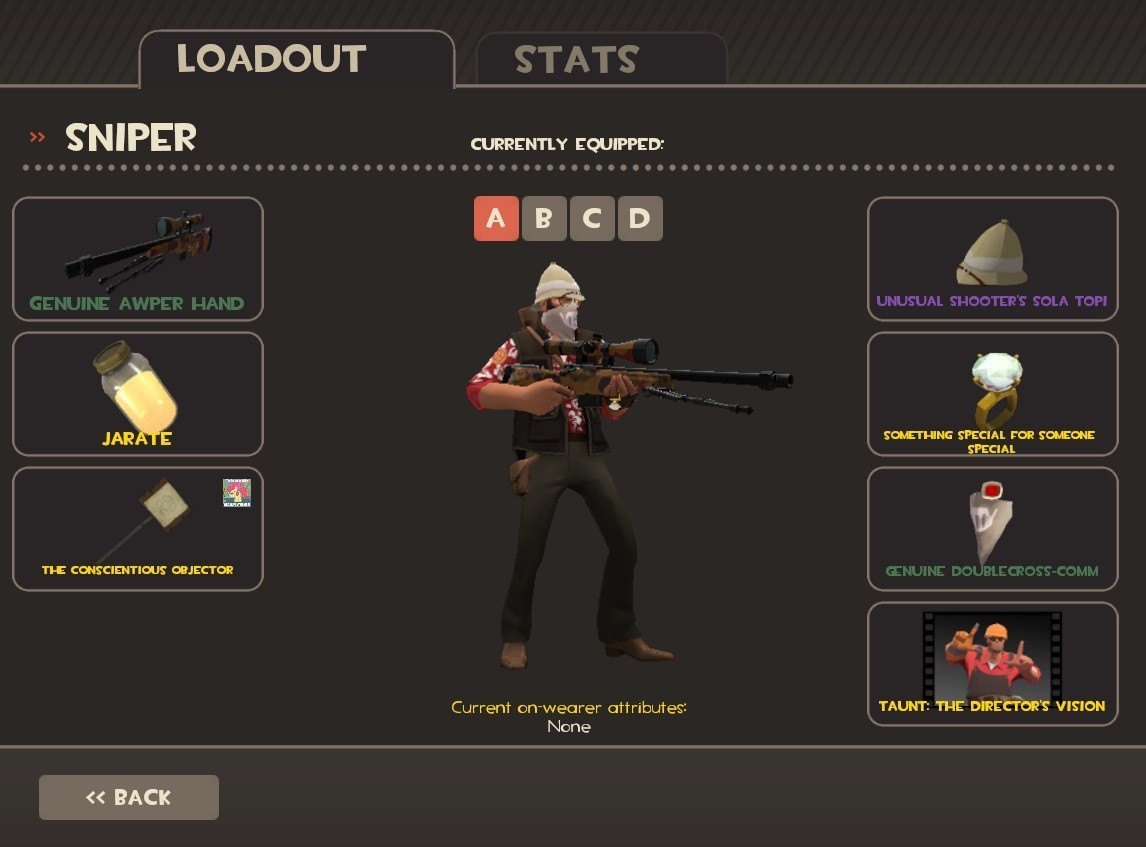
Task: Choose the Director's Vision taunt slot
Action: (x=992, y=664)
